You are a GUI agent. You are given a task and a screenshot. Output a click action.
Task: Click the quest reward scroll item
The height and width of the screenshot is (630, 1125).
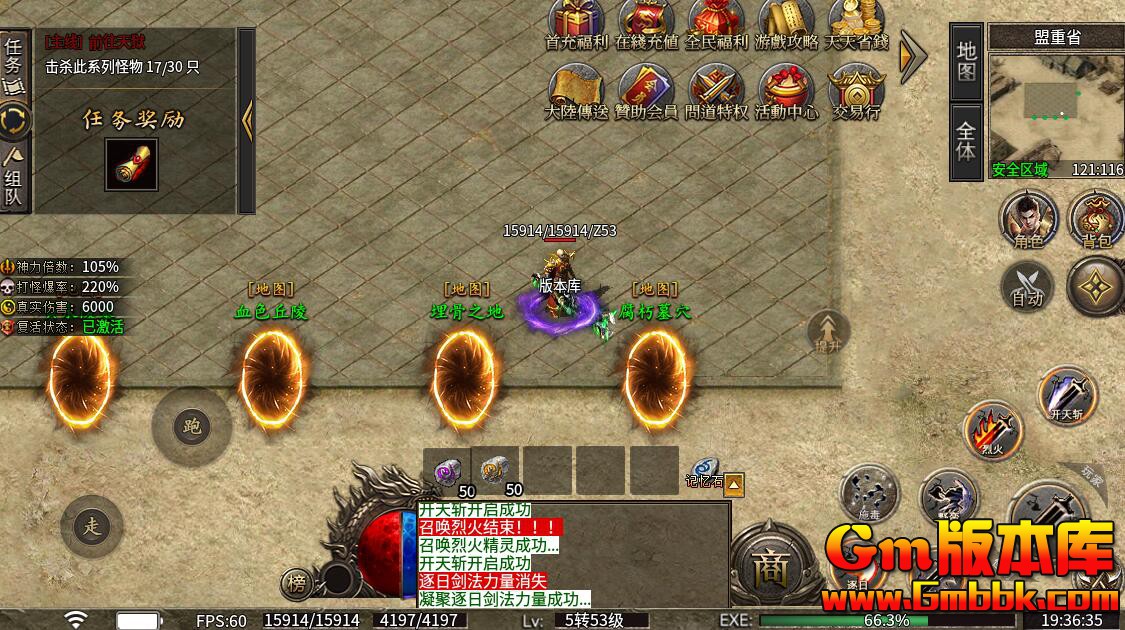click(131, 165)
